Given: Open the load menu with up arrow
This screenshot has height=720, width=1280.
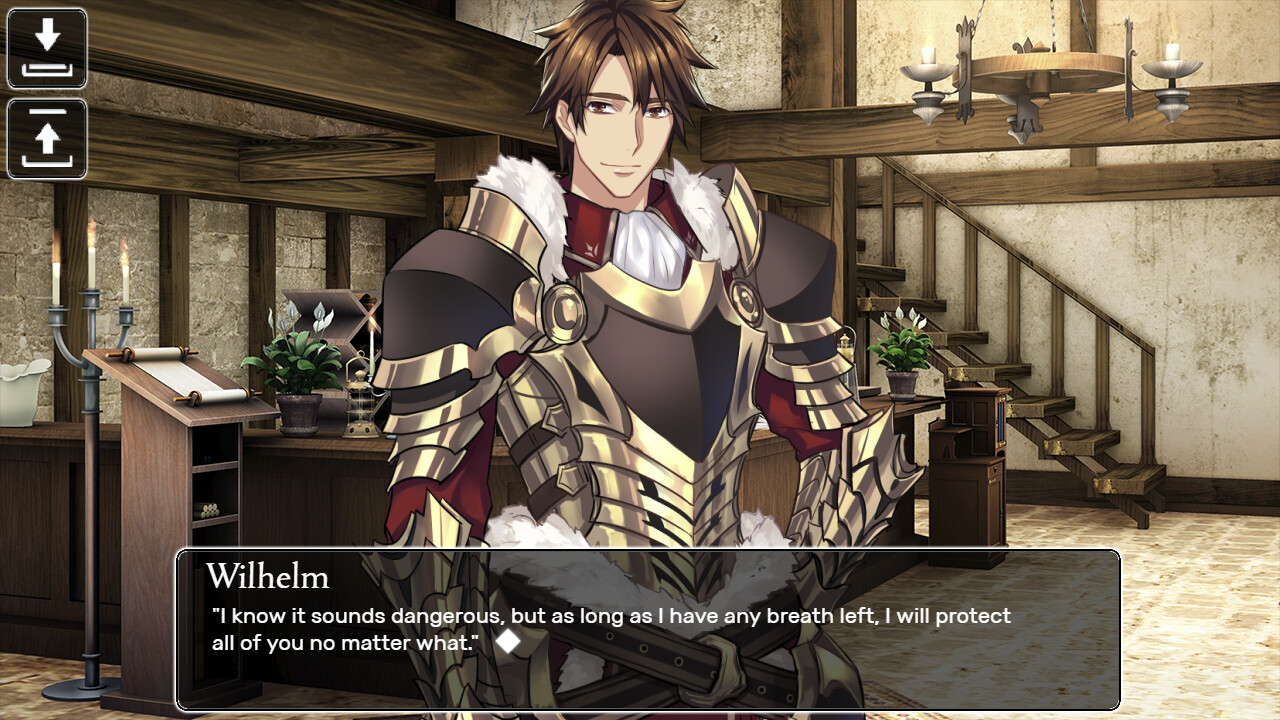Looking at the screenshot, I should (x=47, y=139).
